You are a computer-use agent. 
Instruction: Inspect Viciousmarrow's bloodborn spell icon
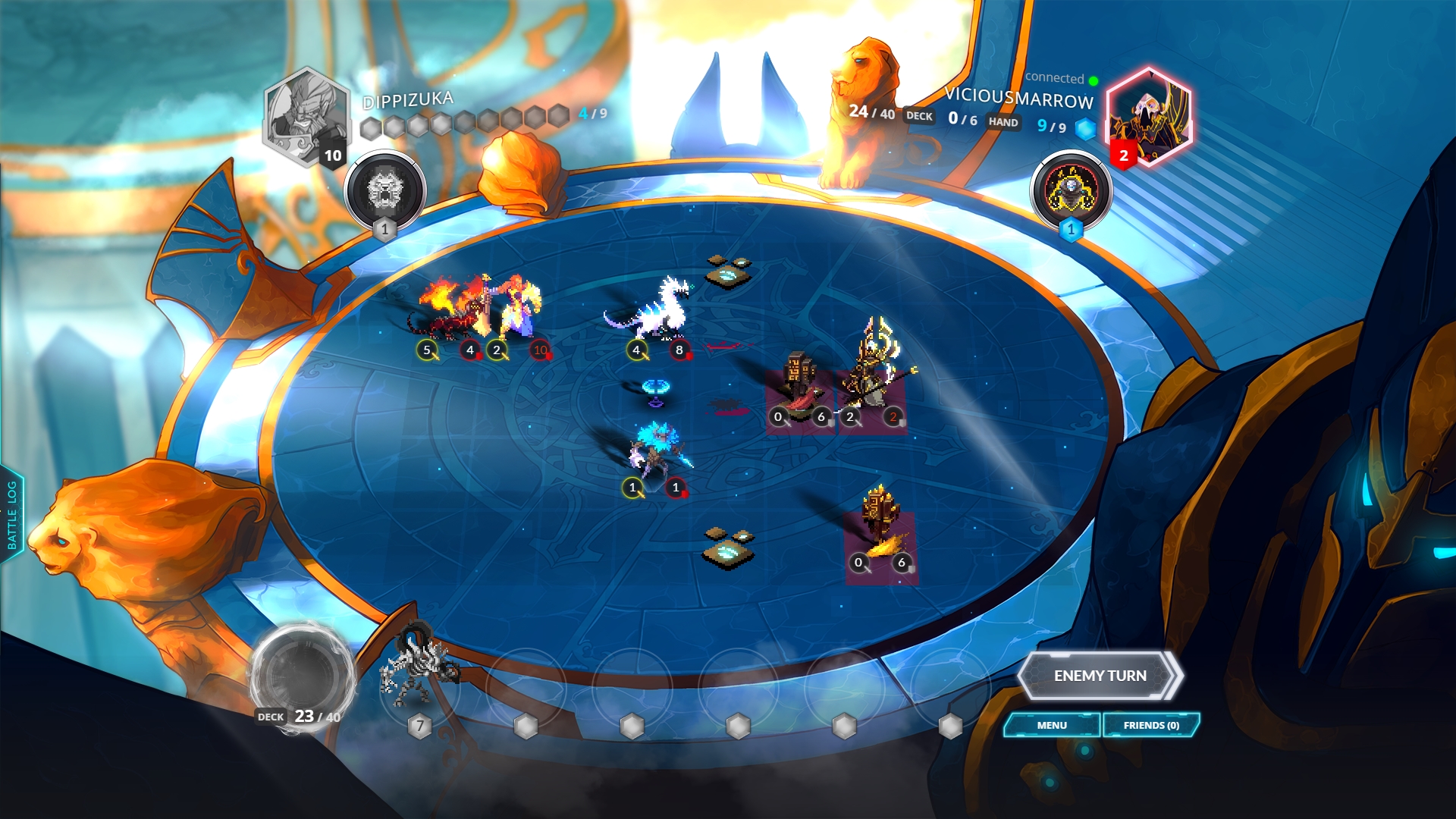tap(1071, 190)
